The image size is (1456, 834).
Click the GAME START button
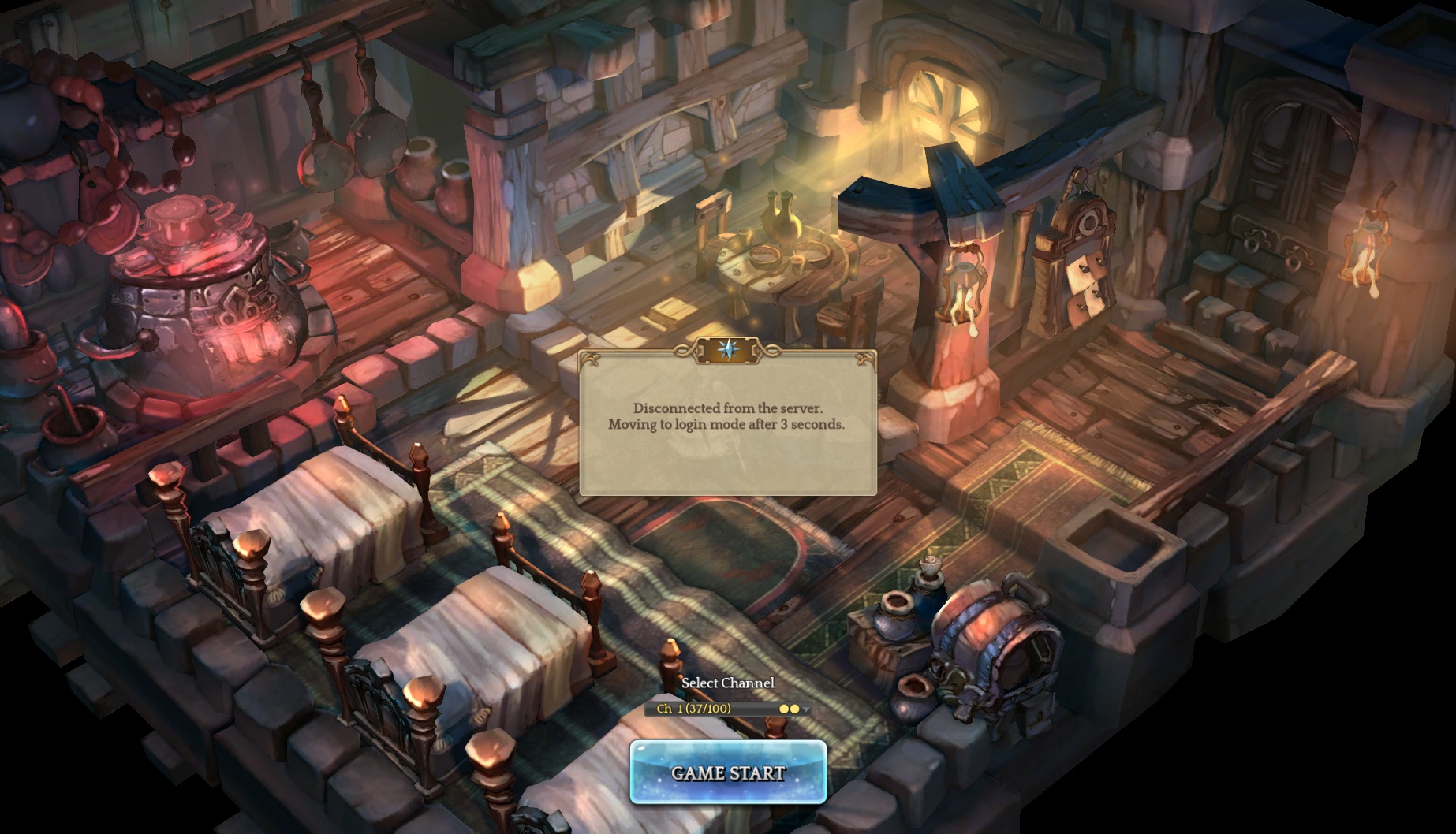click(x=727, y=773)
